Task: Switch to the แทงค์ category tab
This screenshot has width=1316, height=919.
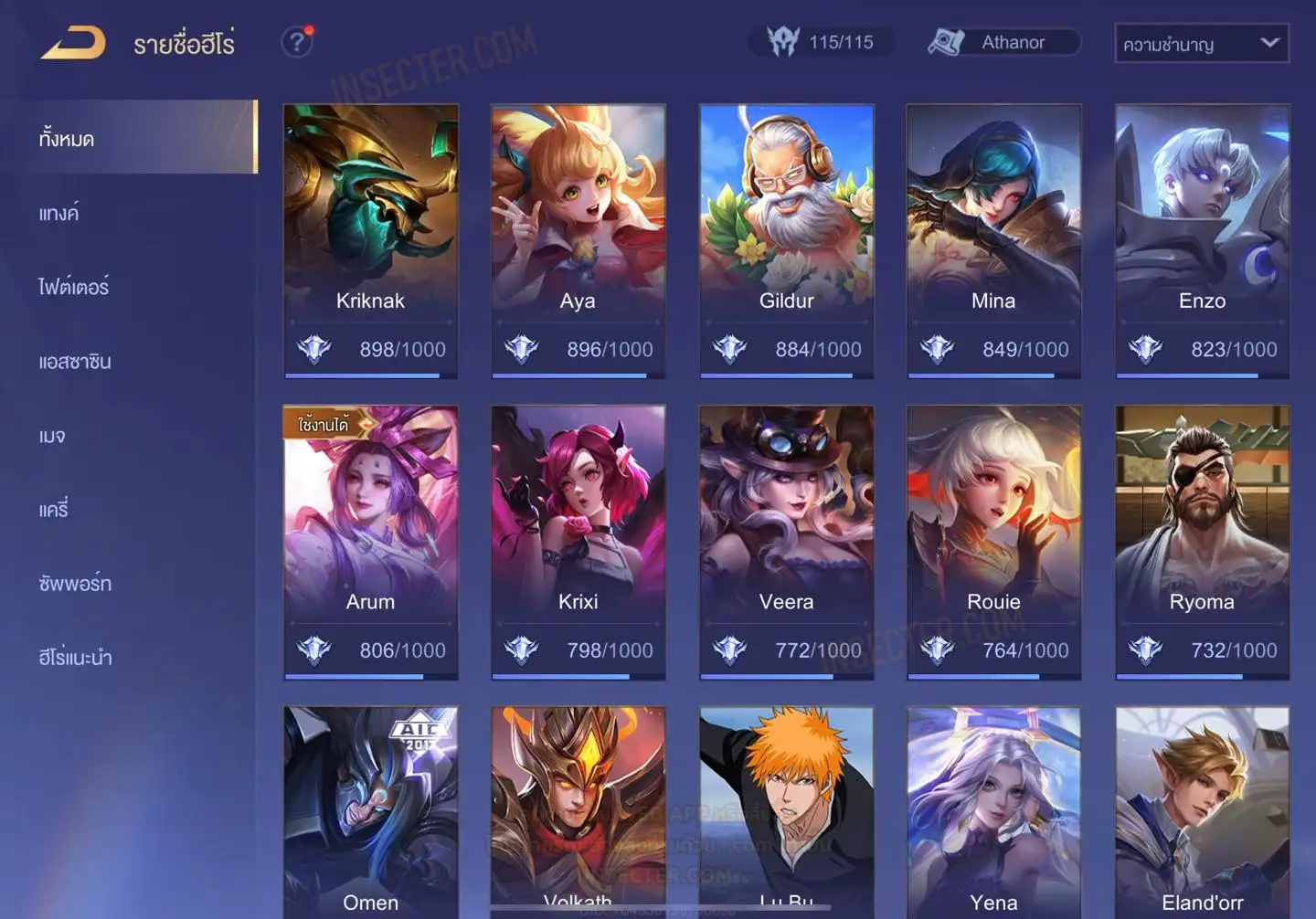Action: pos(59,214)
